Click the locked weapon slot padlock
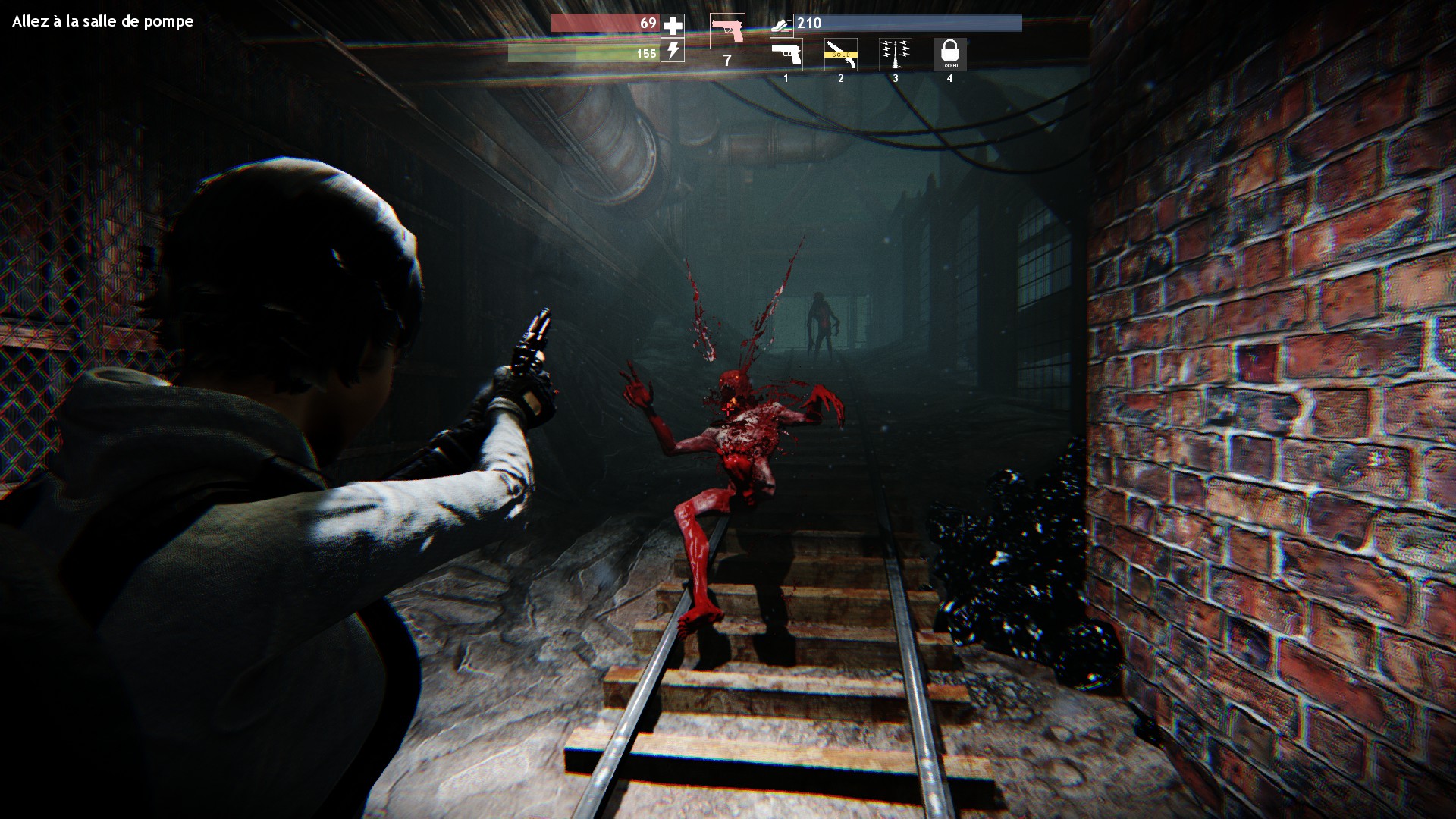The image size is (1456, 819). [949, 53]
